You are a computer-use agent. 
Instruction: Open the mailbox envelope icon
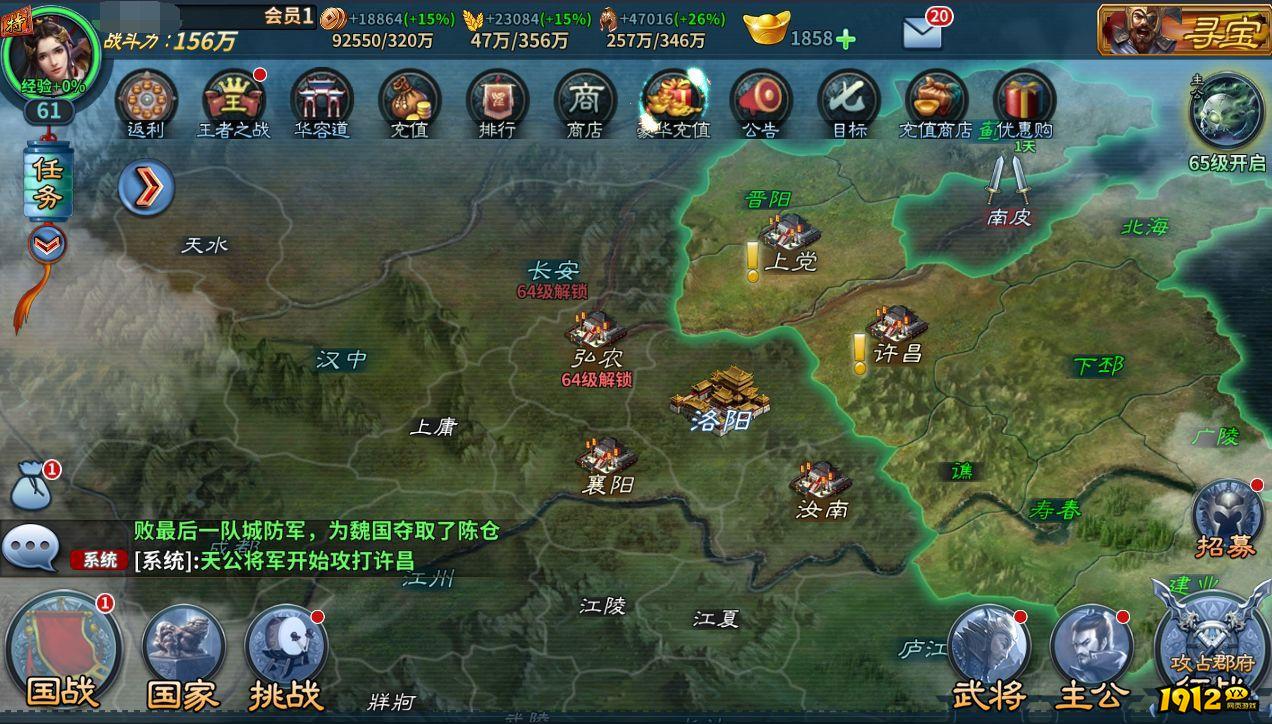click(x=922, y=33)
